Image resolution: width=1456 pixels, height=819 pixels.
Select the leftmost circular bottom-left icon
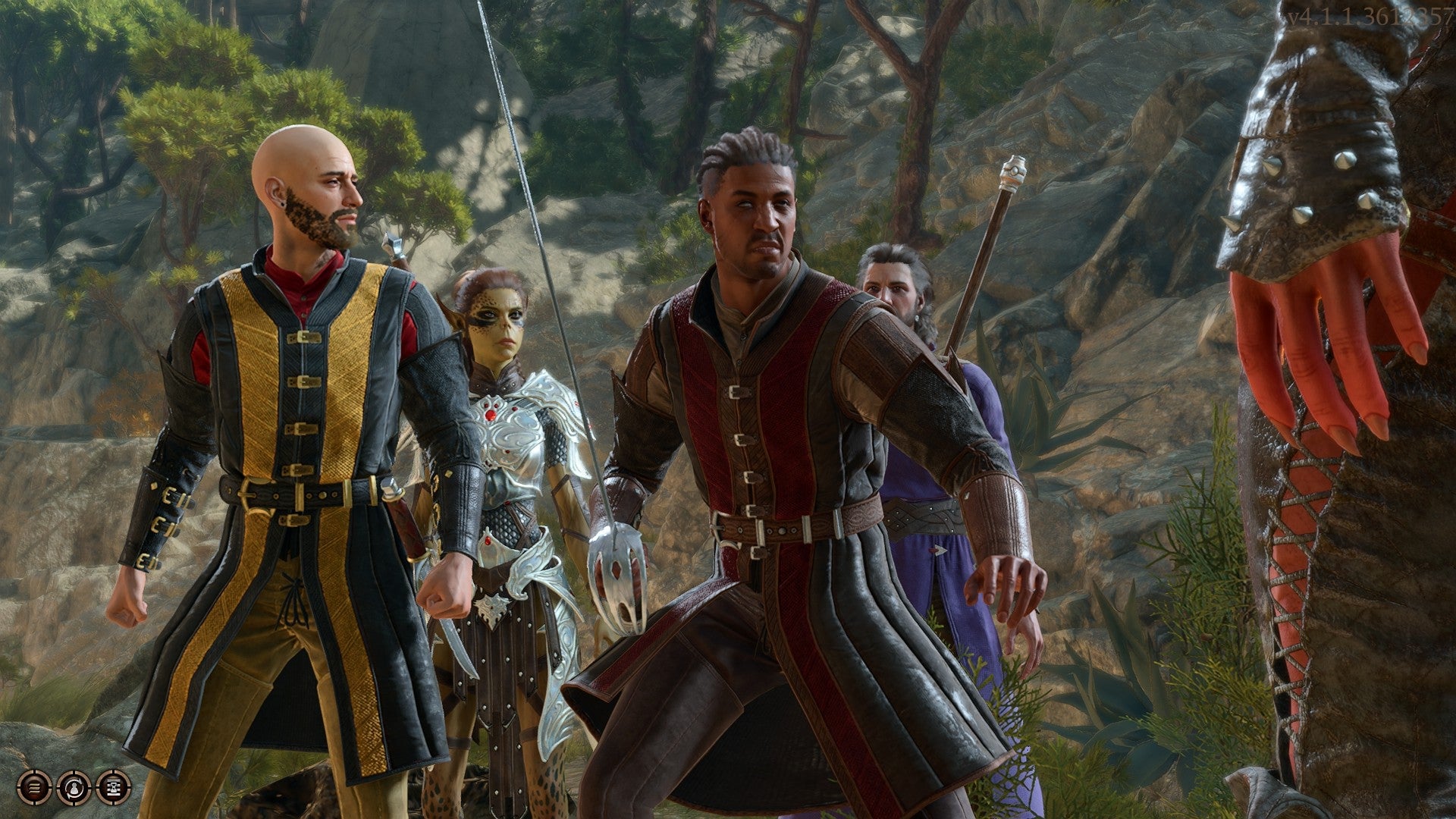[34, 789]
